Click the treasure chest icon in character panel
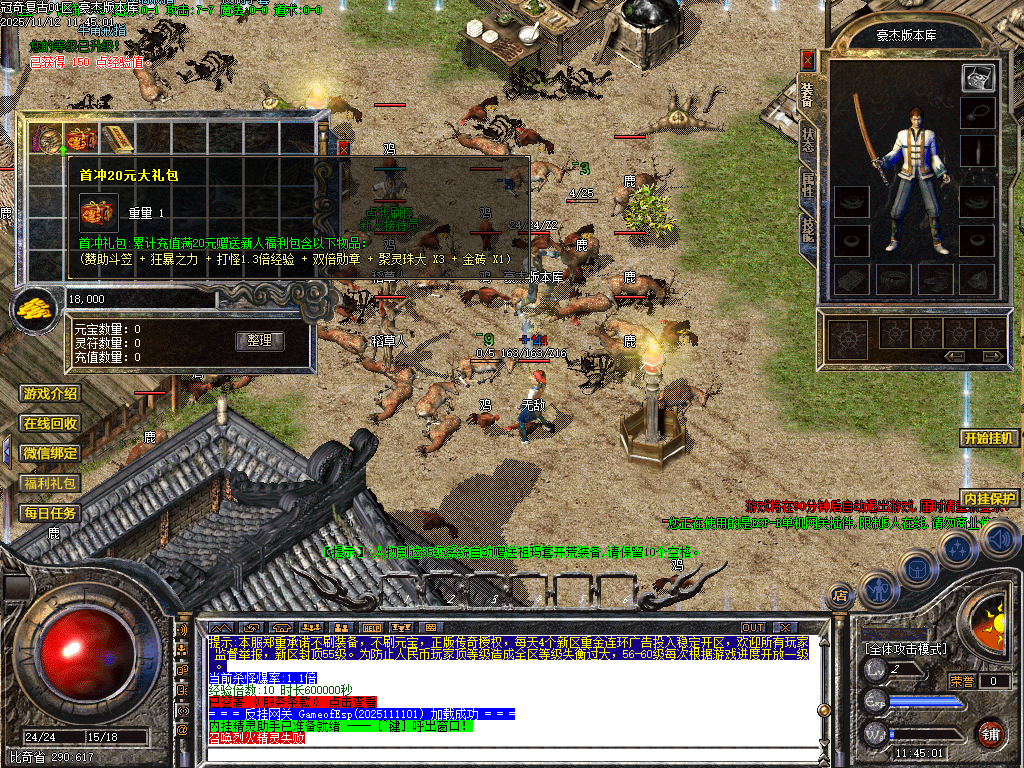 (x=978, y=78)
